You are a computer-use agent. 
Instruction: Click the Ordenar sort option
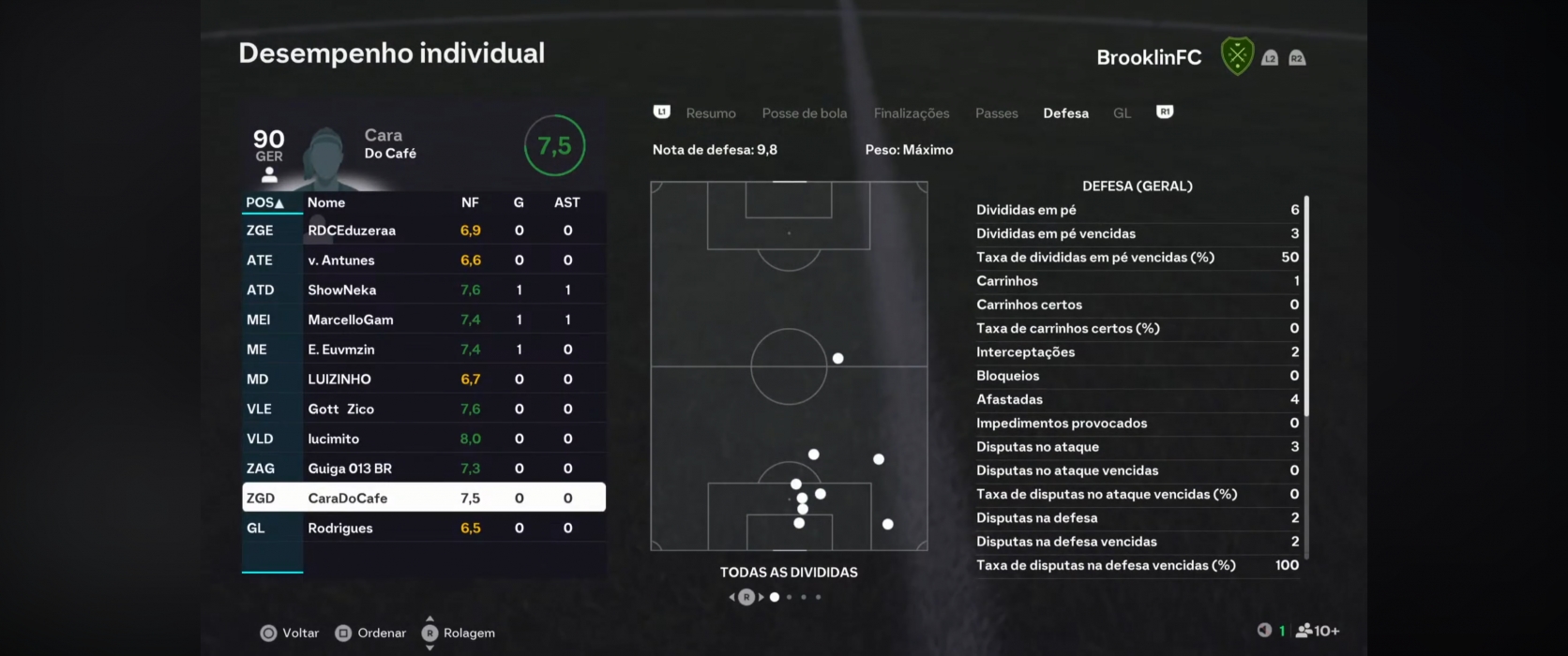[370, 634]
